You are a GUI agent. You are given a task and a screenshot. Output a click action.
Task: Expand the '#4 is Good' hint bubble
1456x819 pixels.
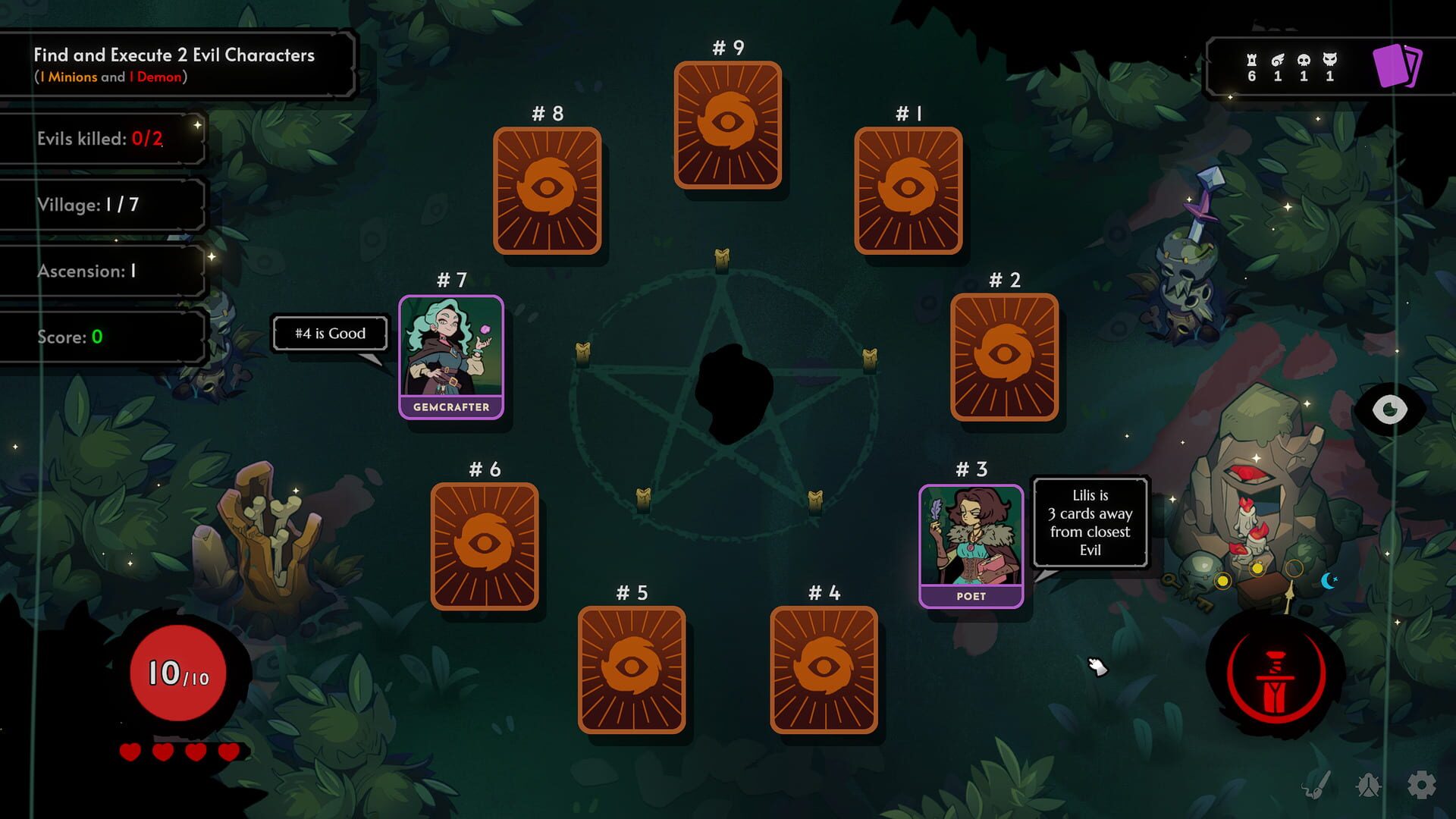[329, 334]
